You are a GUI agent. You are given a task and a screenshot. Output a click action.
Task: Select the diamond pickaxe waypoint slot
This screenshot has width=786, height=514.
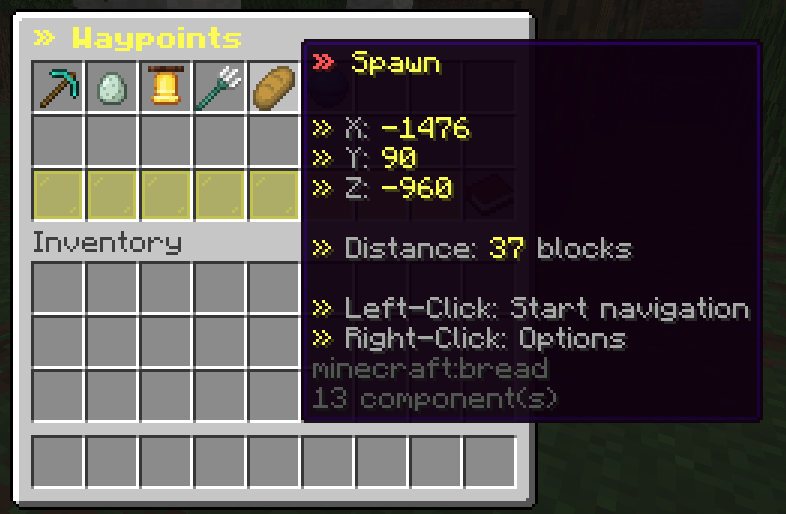click(x=58, y=88)
